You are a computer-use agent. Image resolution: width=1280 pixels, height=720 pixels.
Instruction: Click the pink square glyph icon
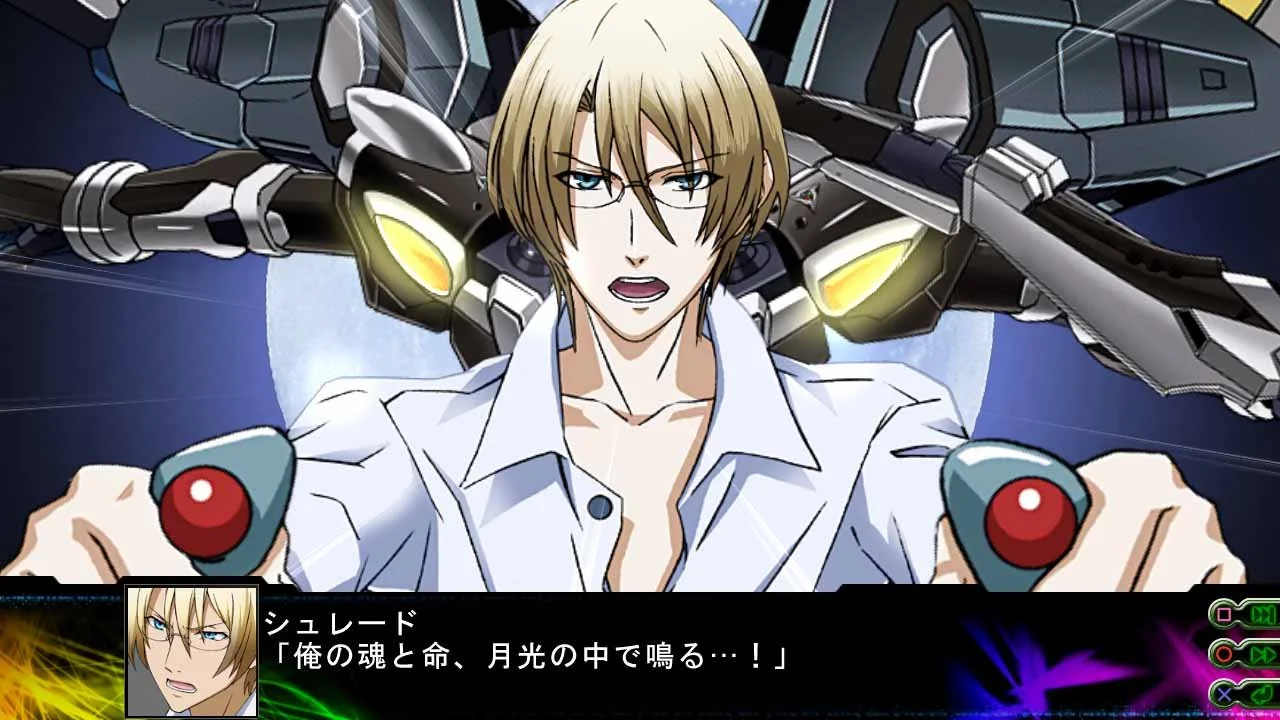[x=1223, y=614]
